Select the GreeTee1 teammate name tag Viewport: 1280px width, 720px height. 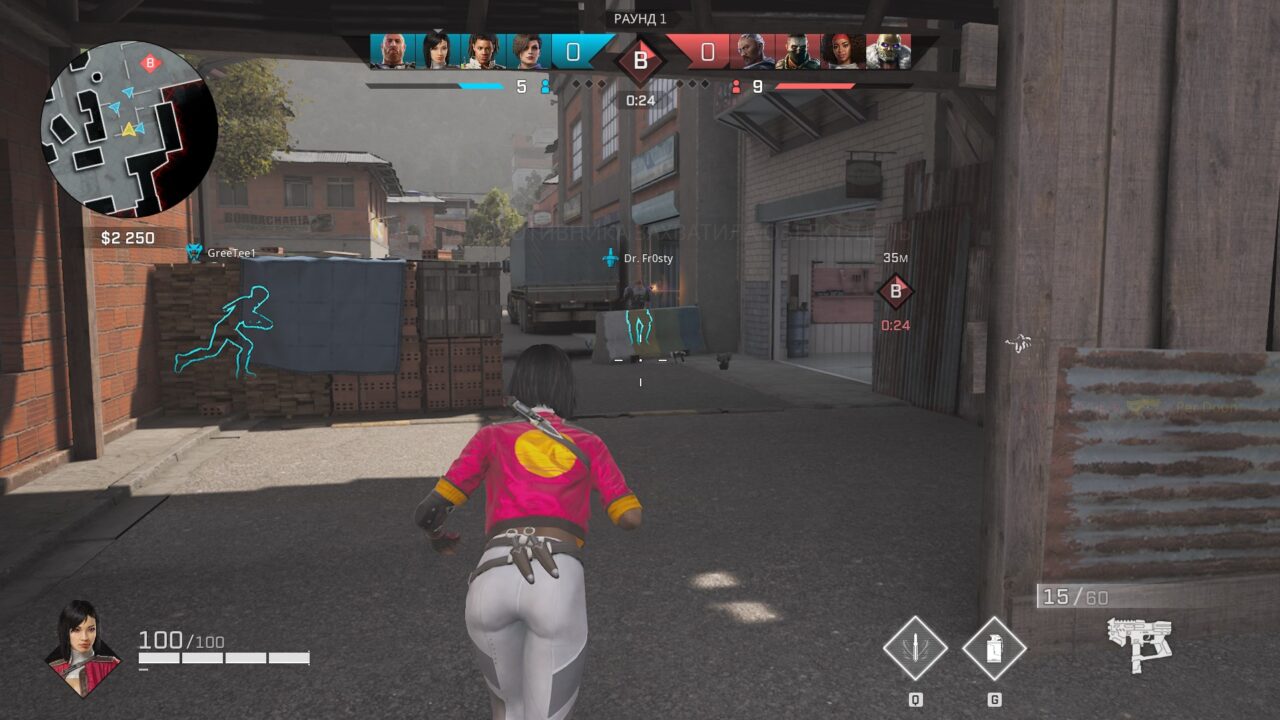pos(231,254)
